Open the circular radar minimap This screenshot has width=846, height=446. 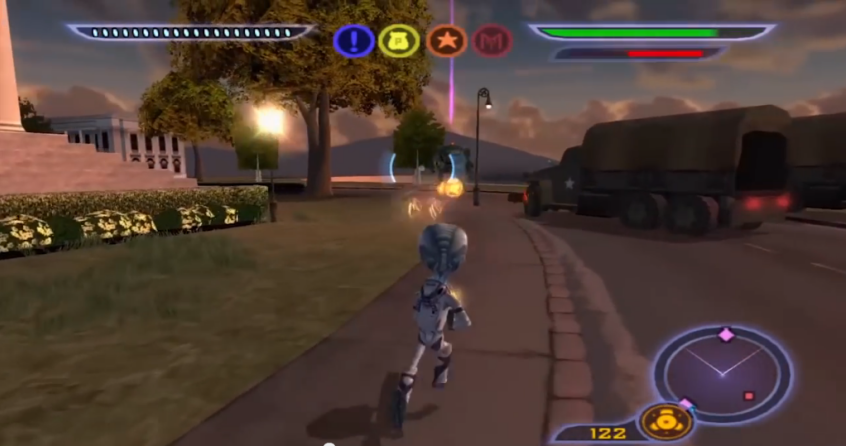click(723, 372)
